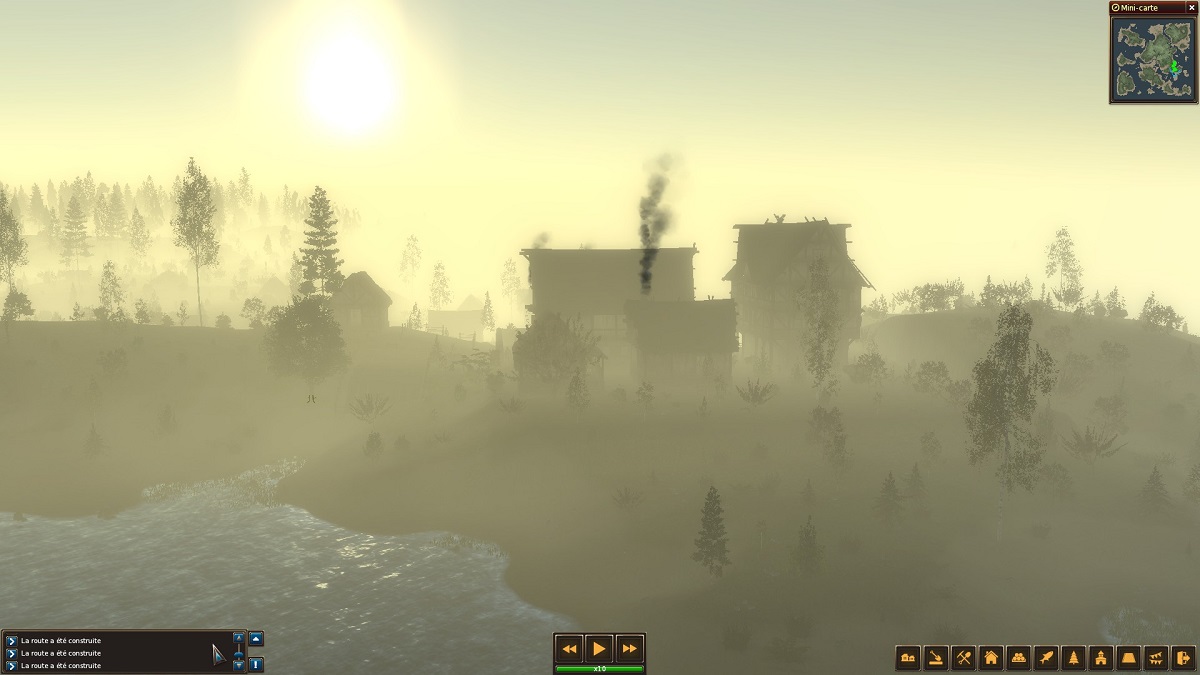
Task: Close the Mini-carte window
Action: 1191,7
